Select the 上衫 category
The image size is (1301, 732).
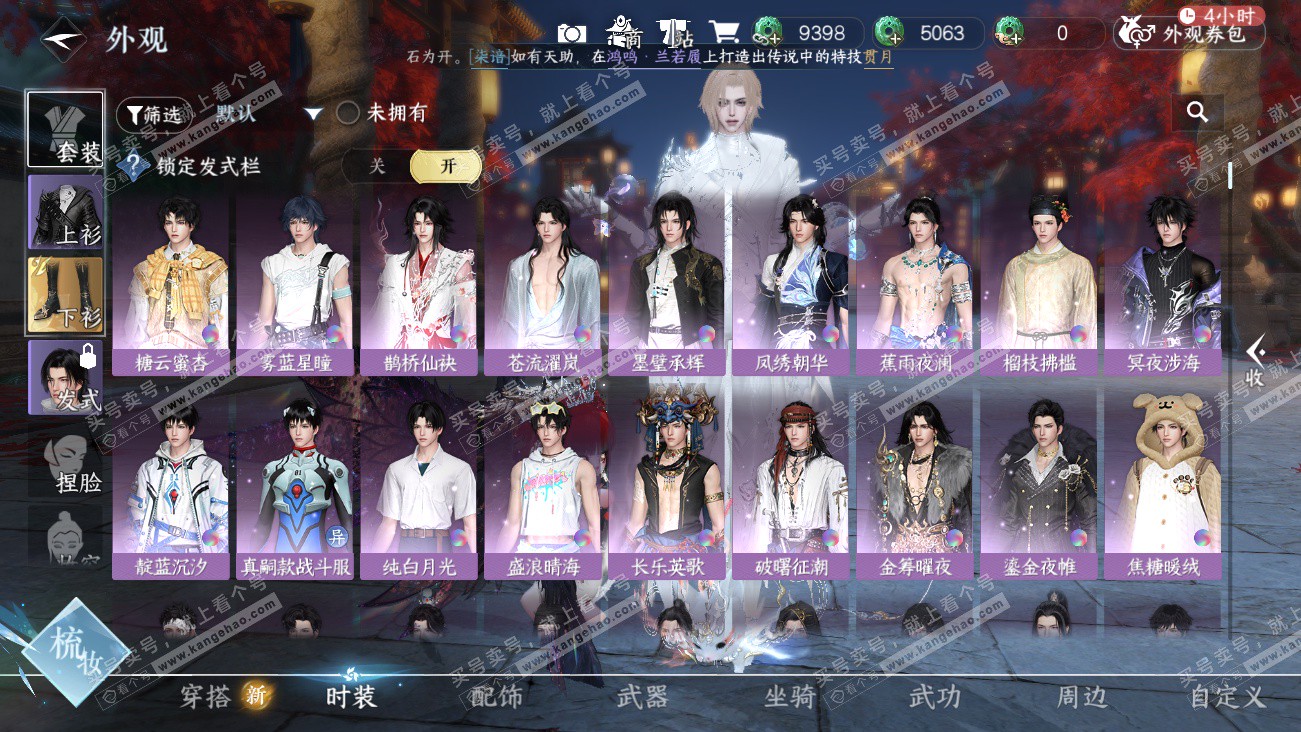tap(65, 212)
